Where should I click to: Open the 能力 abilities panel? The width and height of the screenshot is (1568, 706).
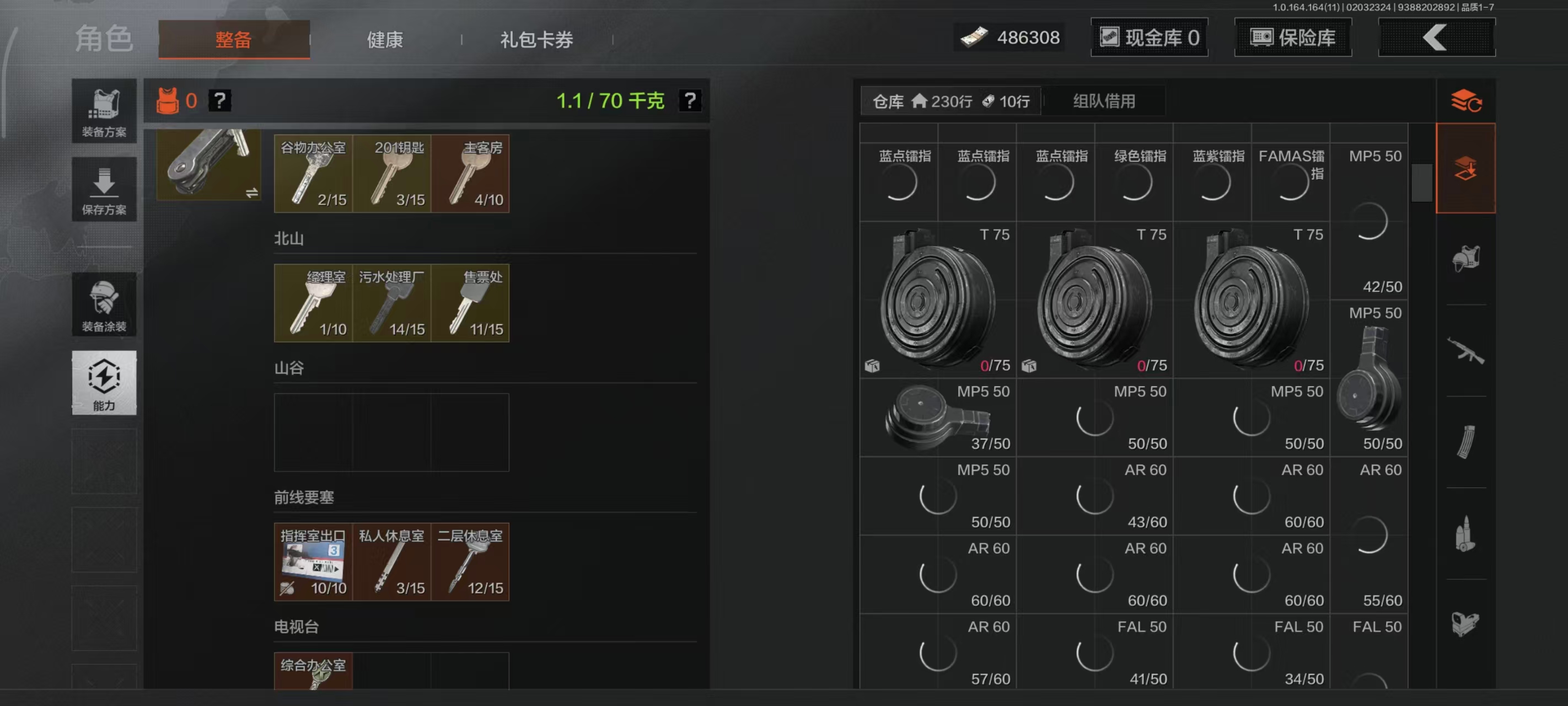(x=104, y=384)
